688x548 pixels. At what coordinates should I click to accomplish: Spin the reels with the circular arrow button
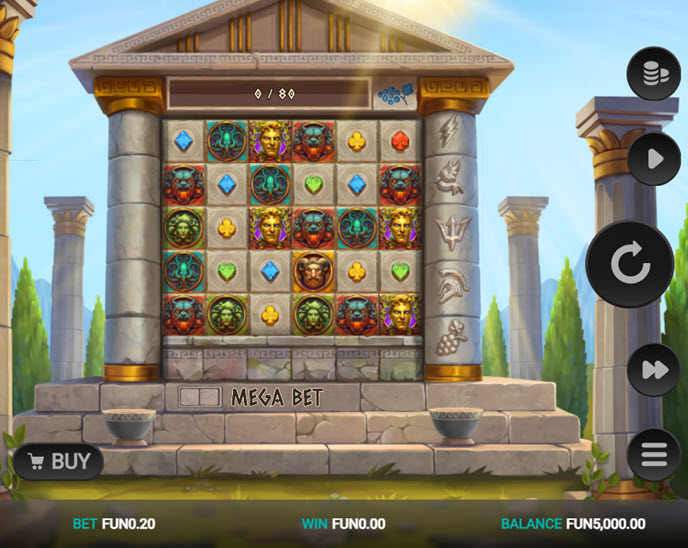630,264
